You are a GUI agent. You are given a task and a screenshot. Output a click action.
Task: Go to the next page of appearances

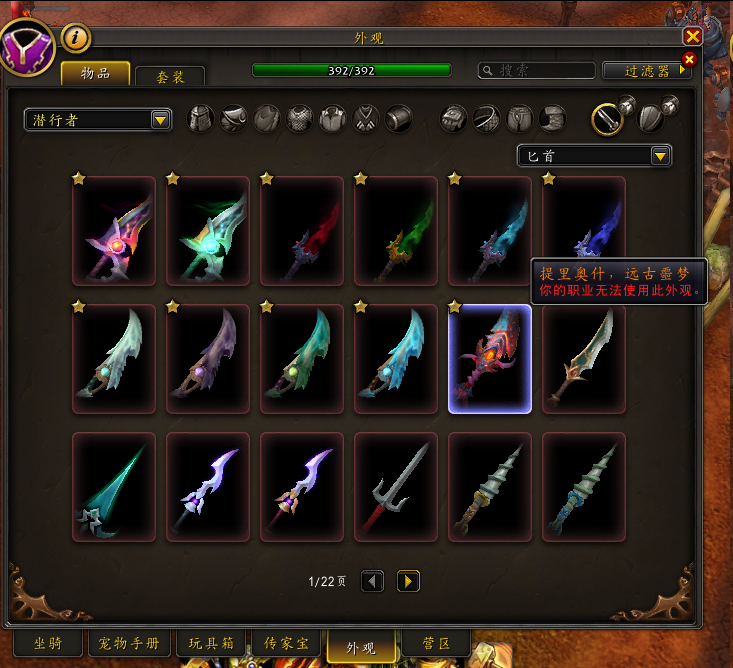(x=408, y=581)
